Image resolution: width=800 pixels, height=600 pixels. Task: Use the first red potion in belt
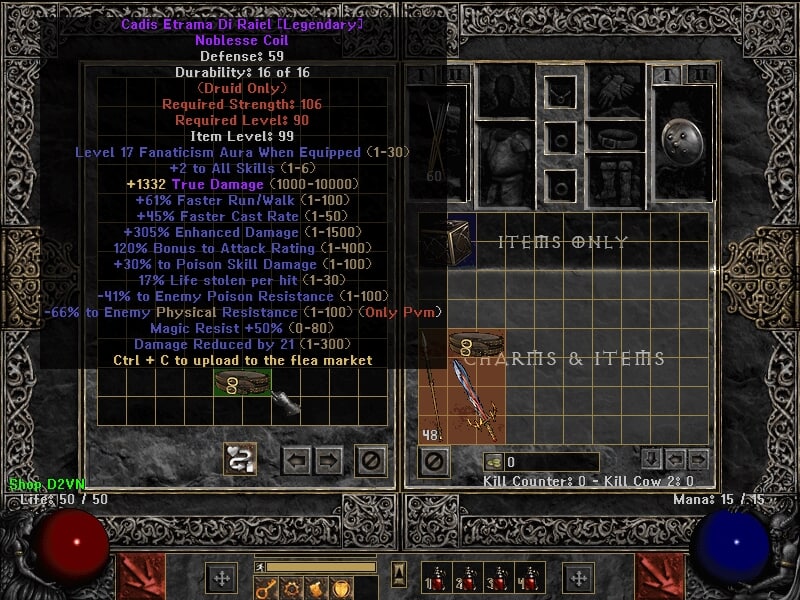pyautogui.click(x=433, y=580)
